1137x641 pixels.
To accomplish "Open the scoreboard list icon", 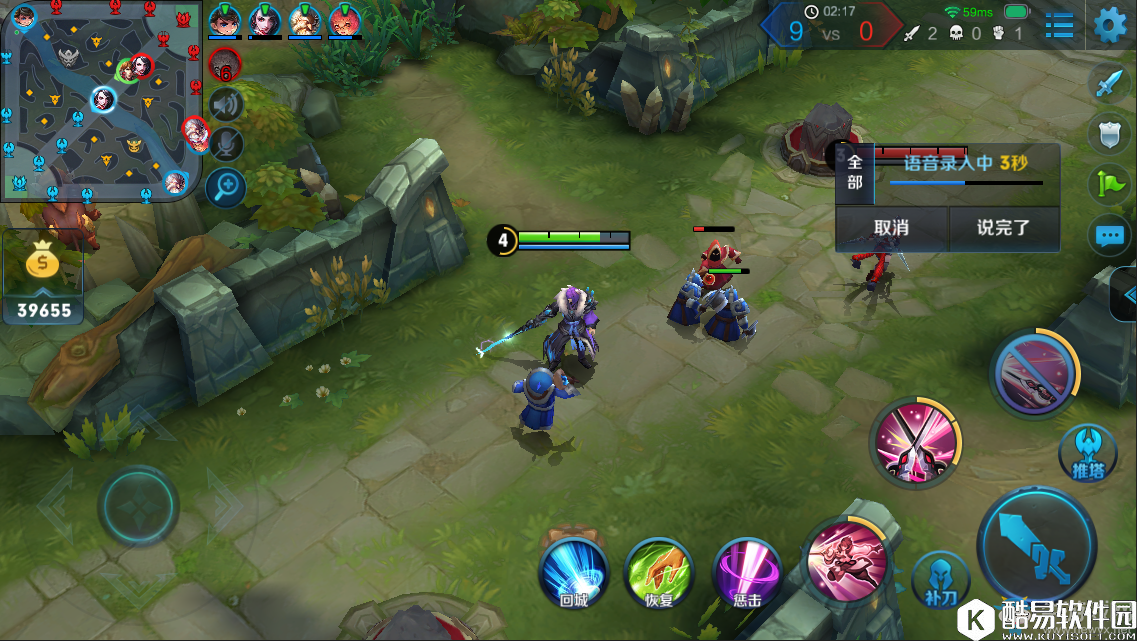I will 1059,26.
